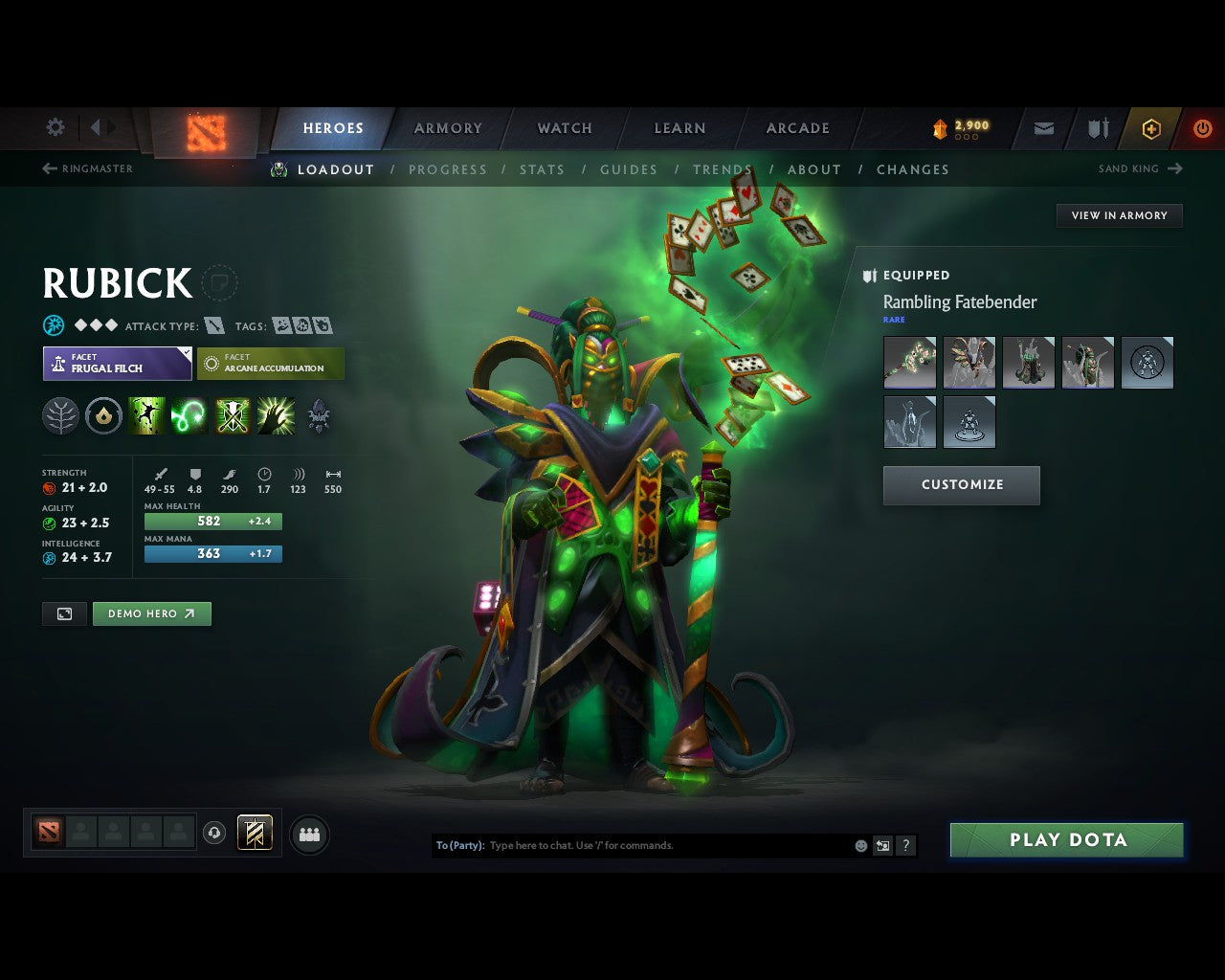This screenshot has height=980, width=1225.
Task: Start matchmaking with Play Dota button
Action: [x=1066, y=840]
